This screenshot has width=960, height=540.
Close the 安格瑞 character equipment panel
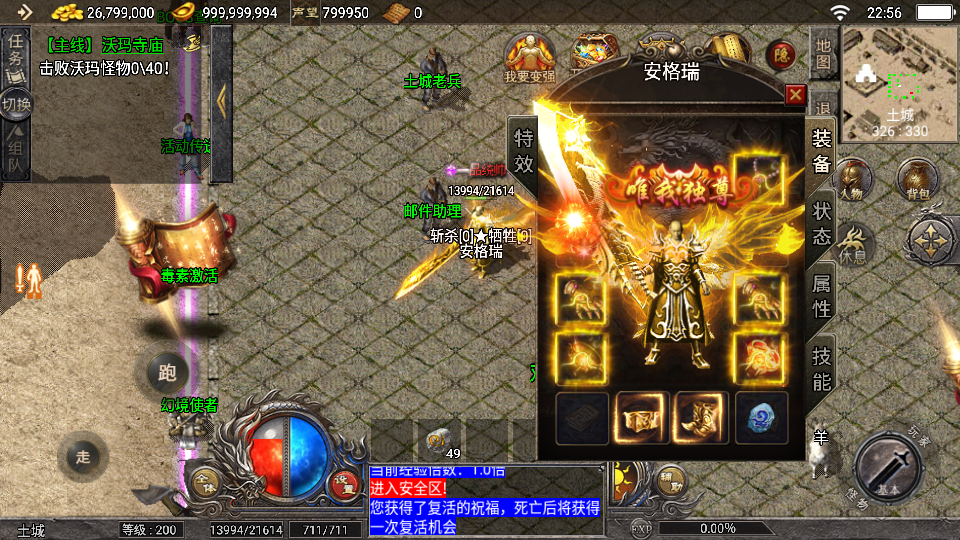coord(795,95)
